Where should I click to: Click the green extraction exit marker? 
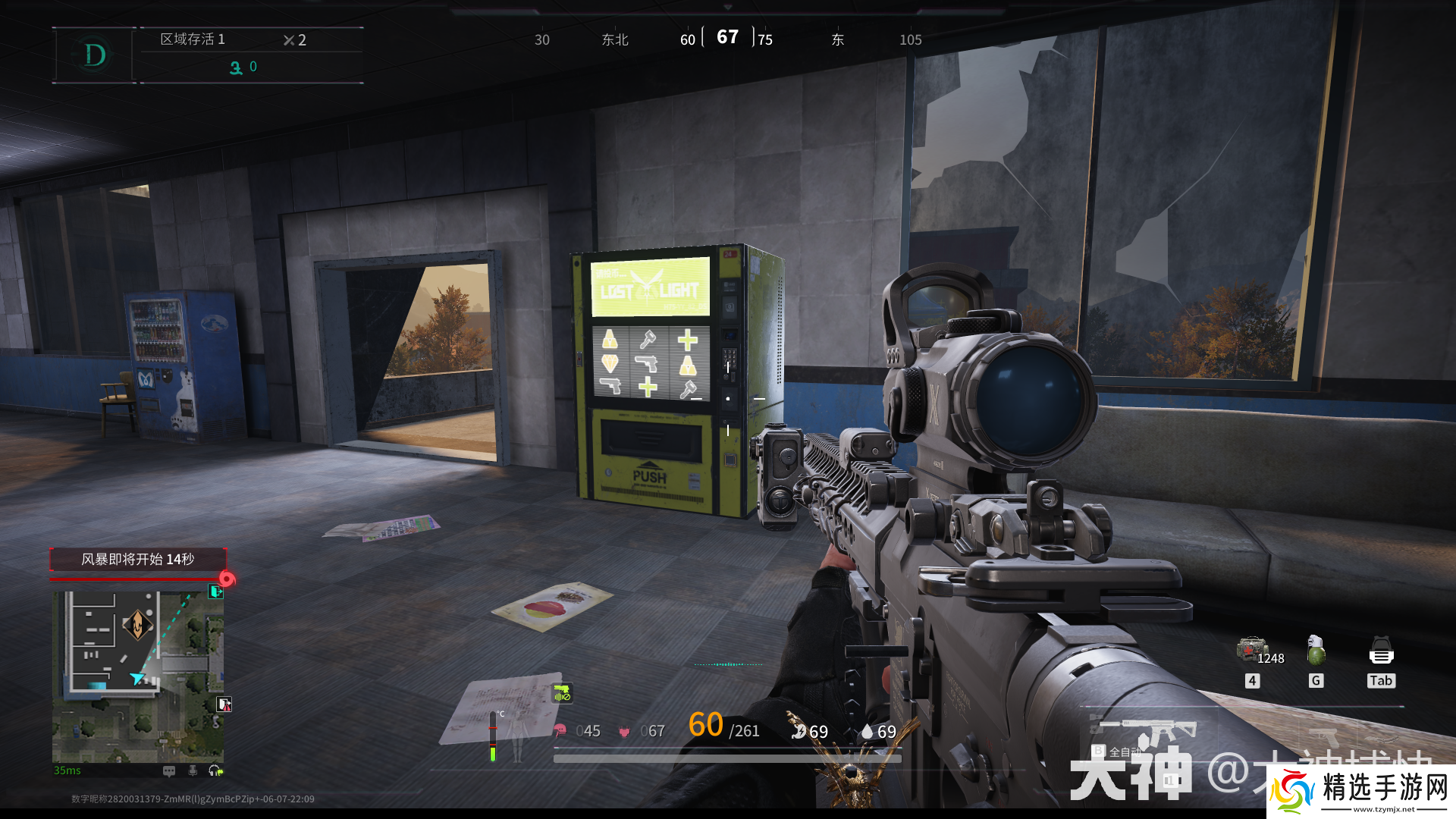(x=216, y=591)
